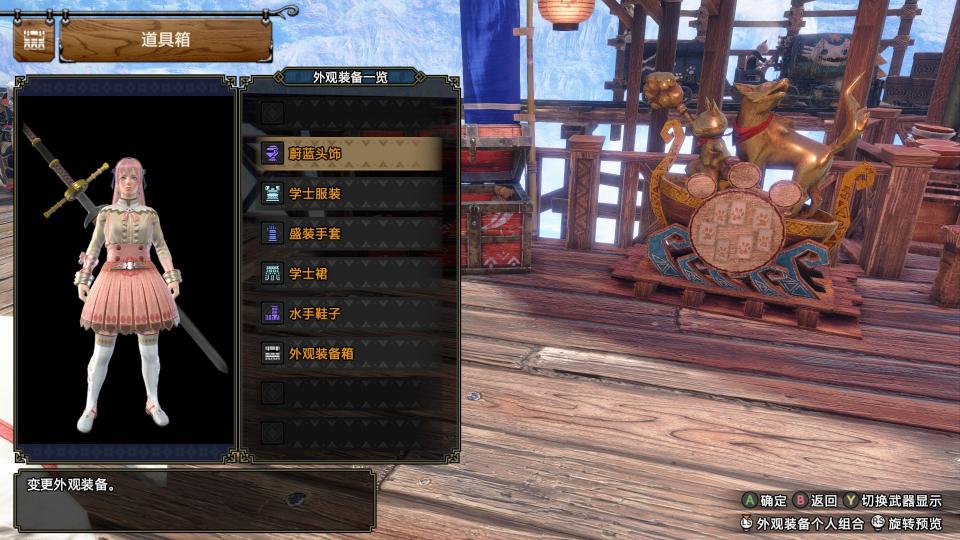Pick the 水手鞋子 footwear entry
The image size is (960, 540).
coord(342,313)
